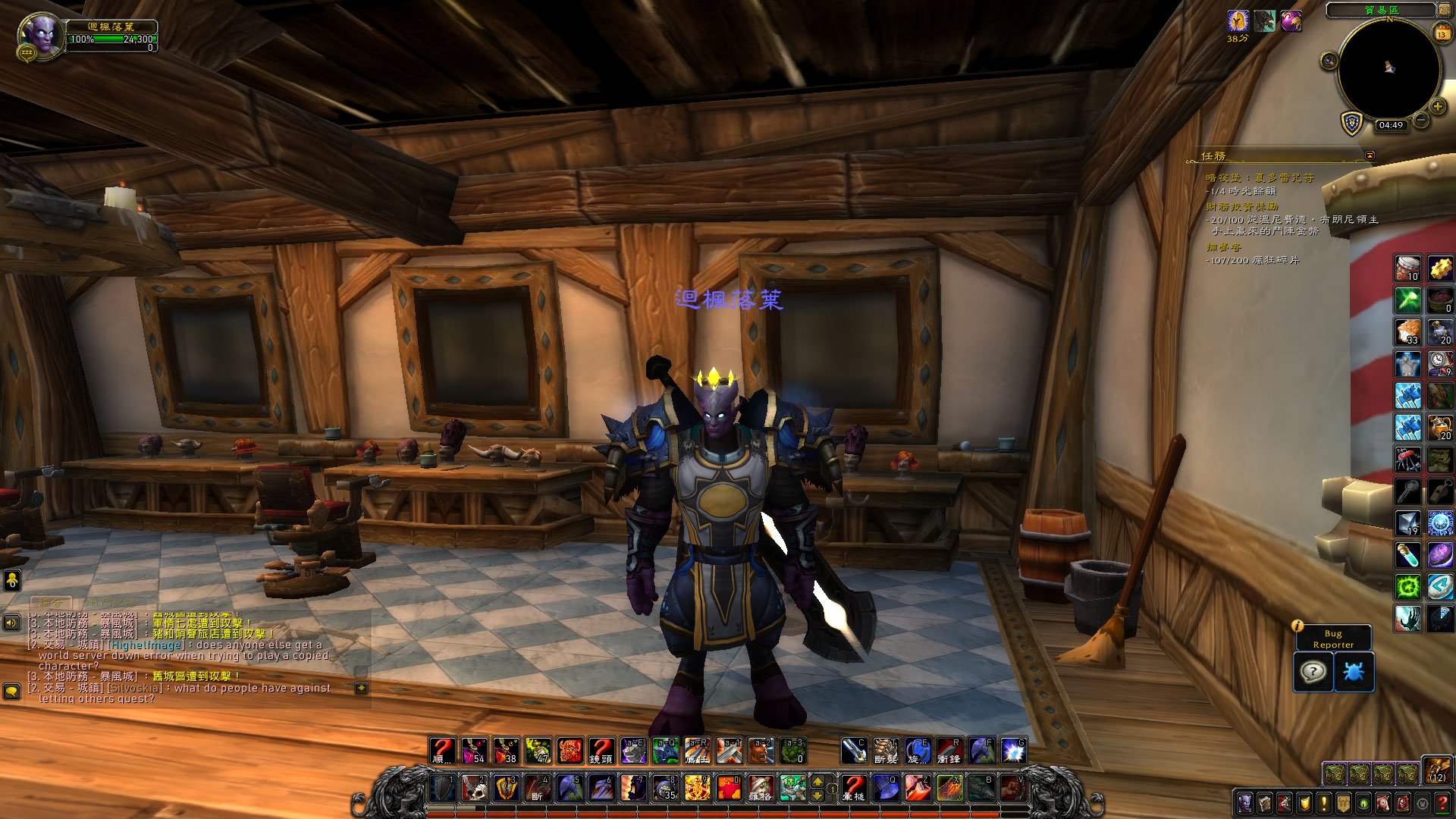Activate the shield ability in slot 1
The image size is (1456, 819).
[444, 788]
